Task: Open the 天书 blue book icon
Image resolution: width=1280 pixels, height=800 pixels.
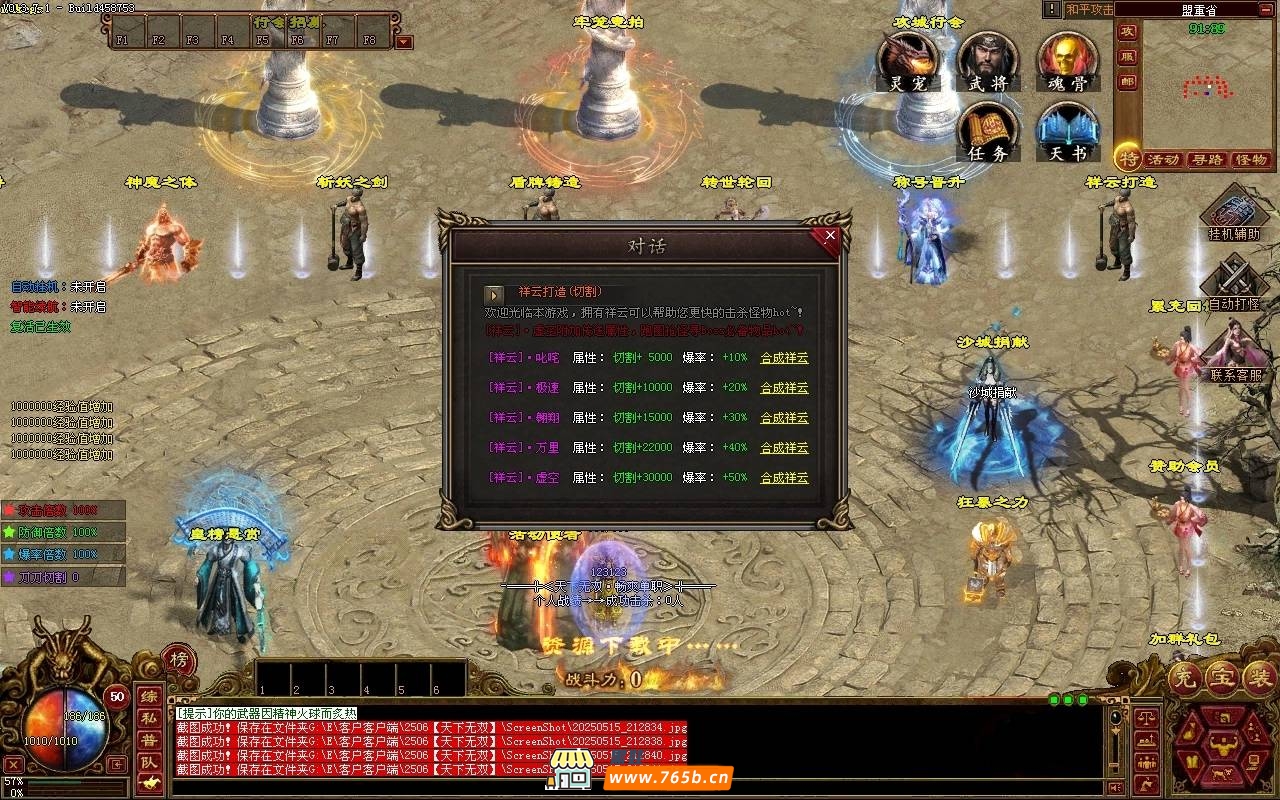Action: [1067, 132]
